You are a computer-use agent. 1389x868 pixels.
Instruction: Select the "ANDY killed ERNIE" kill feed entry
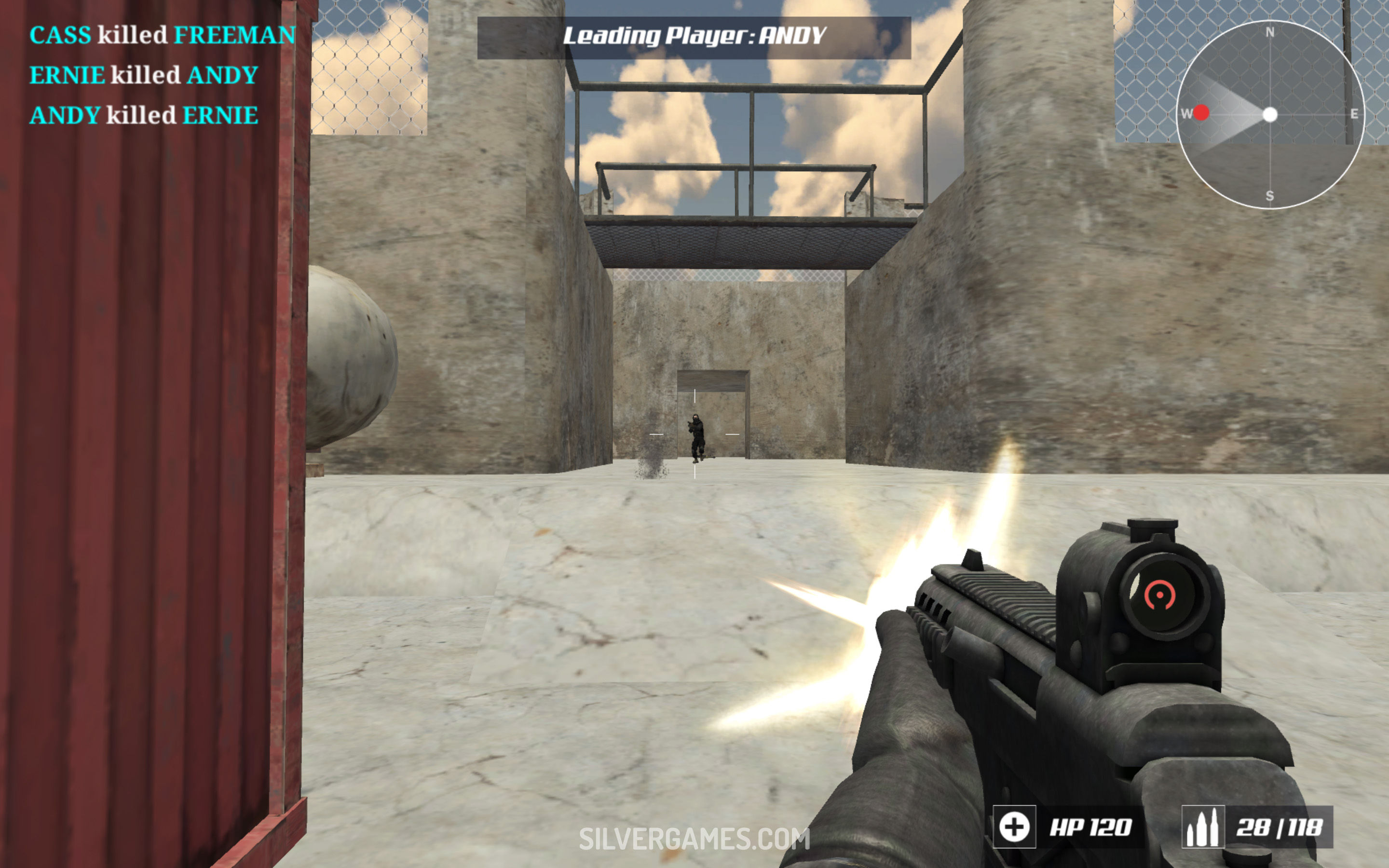pyautogui.click(x=144, y=115)
